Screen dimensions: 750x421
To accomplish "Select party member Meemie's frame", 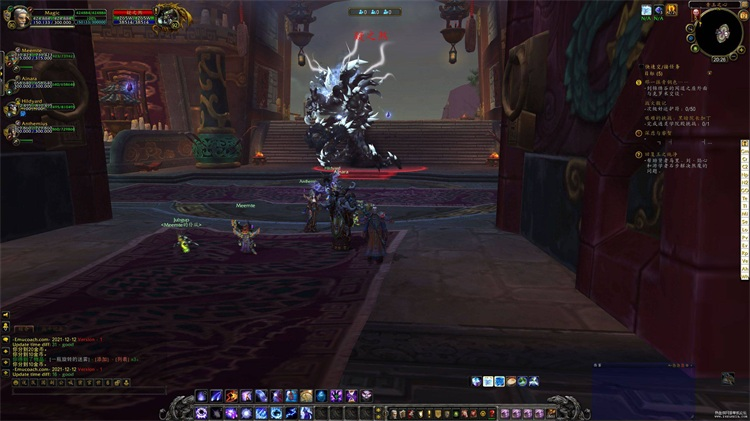I will tap(12, 55).
